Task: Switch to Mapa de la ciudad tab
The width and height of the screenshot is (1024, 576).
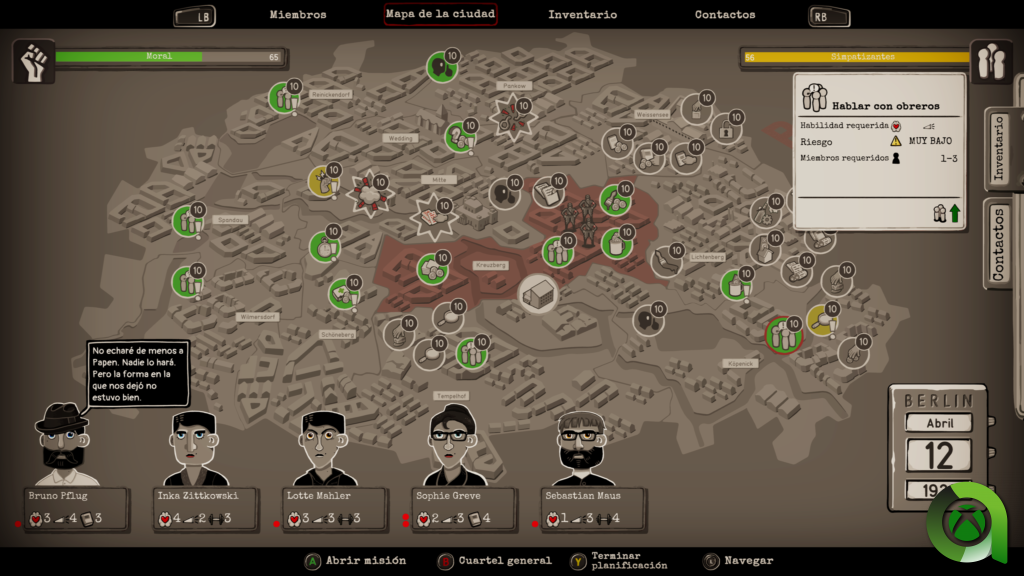Action: 440,15
